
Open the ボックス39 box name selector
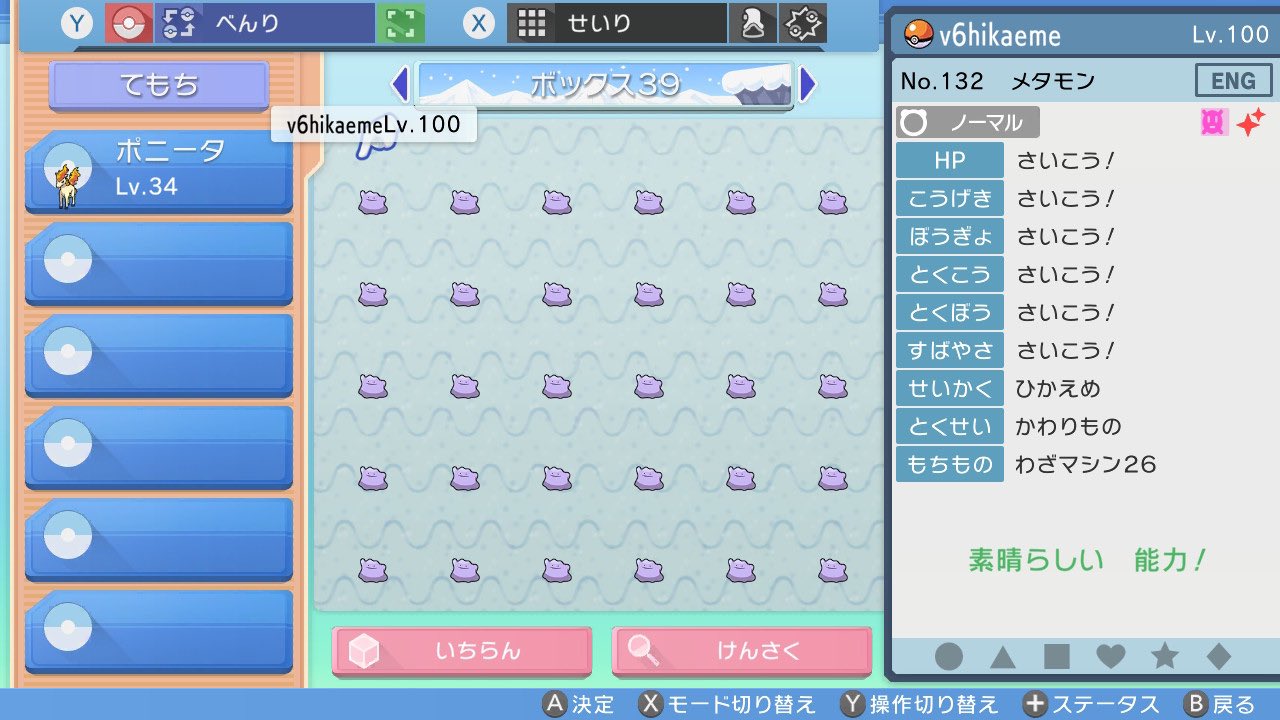(604, 86)
